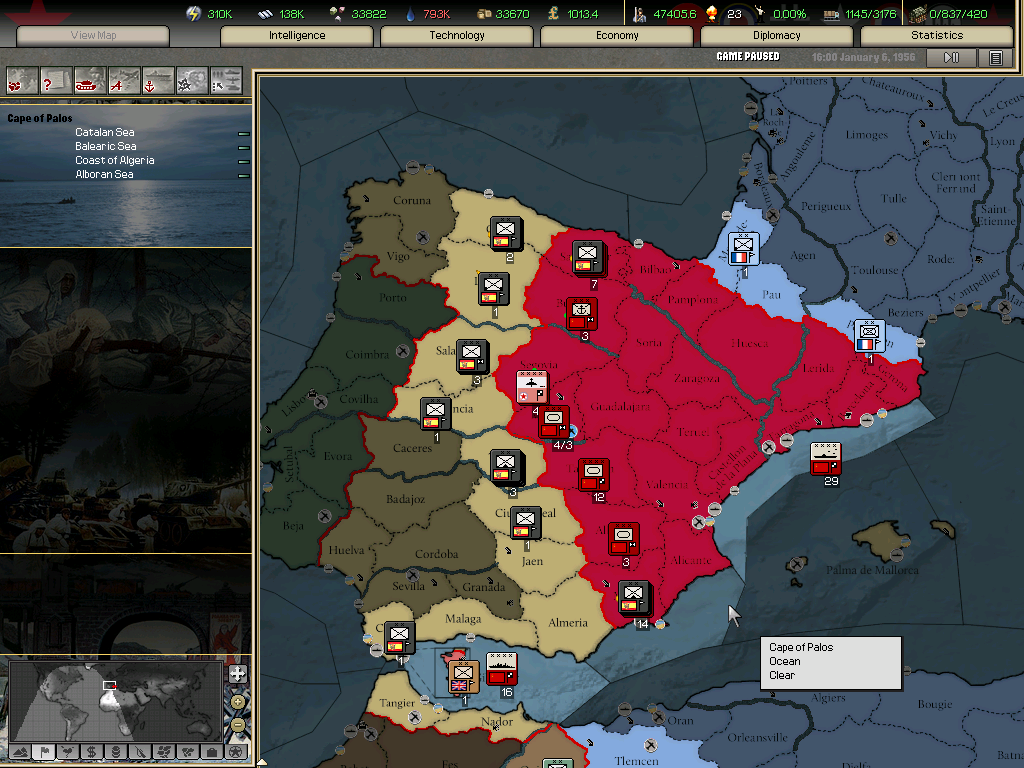1024x768 pixels.
Task: Select Catalan Sea in the province list
Action: tap(105, 132)
